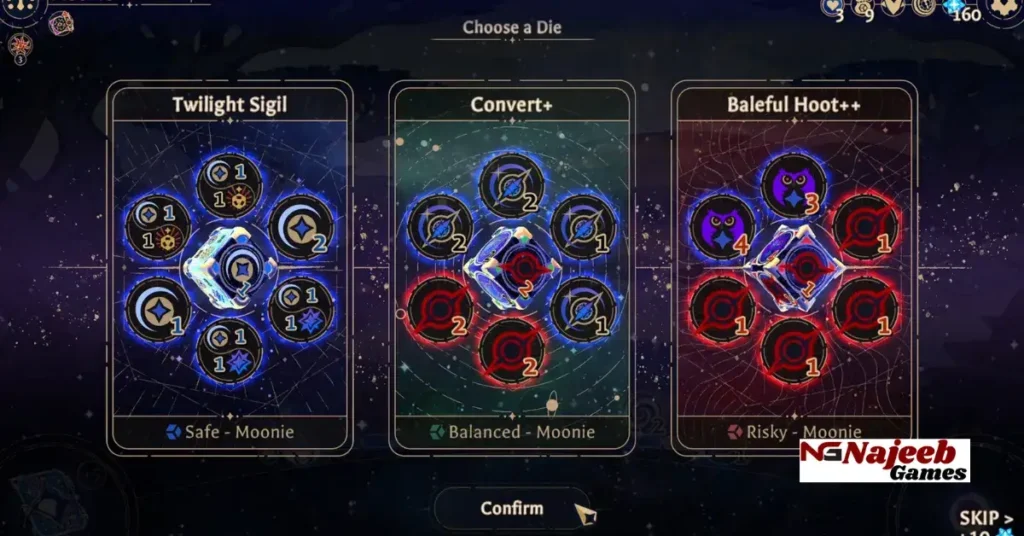Pick the Baleful Hoot++ die card

pyautogui.click(x=794, y=268)
